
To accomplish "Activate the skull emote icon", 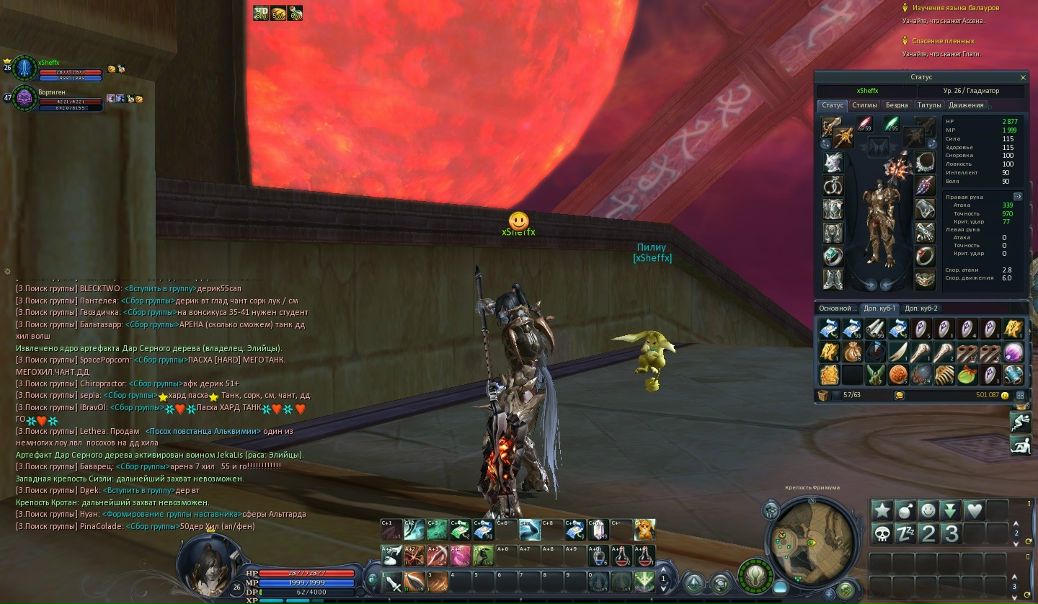I will click(x=882, y=533).
